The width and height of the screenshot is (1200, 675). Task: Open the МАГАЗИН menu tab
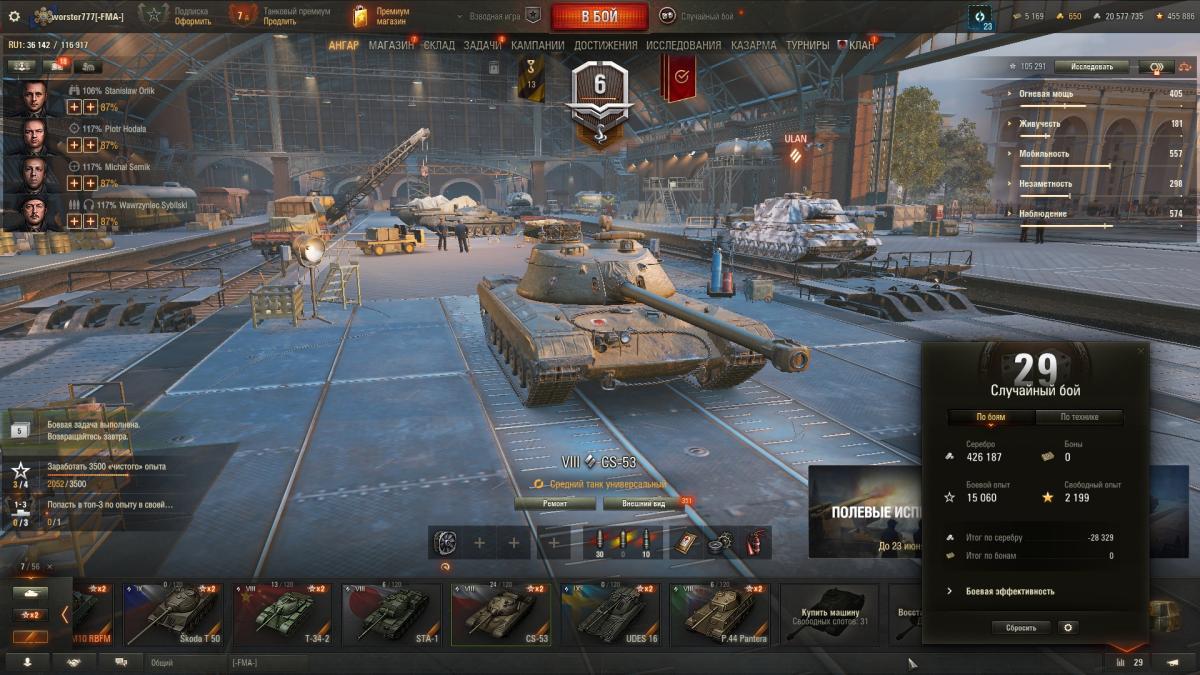[x=391, y=45]
